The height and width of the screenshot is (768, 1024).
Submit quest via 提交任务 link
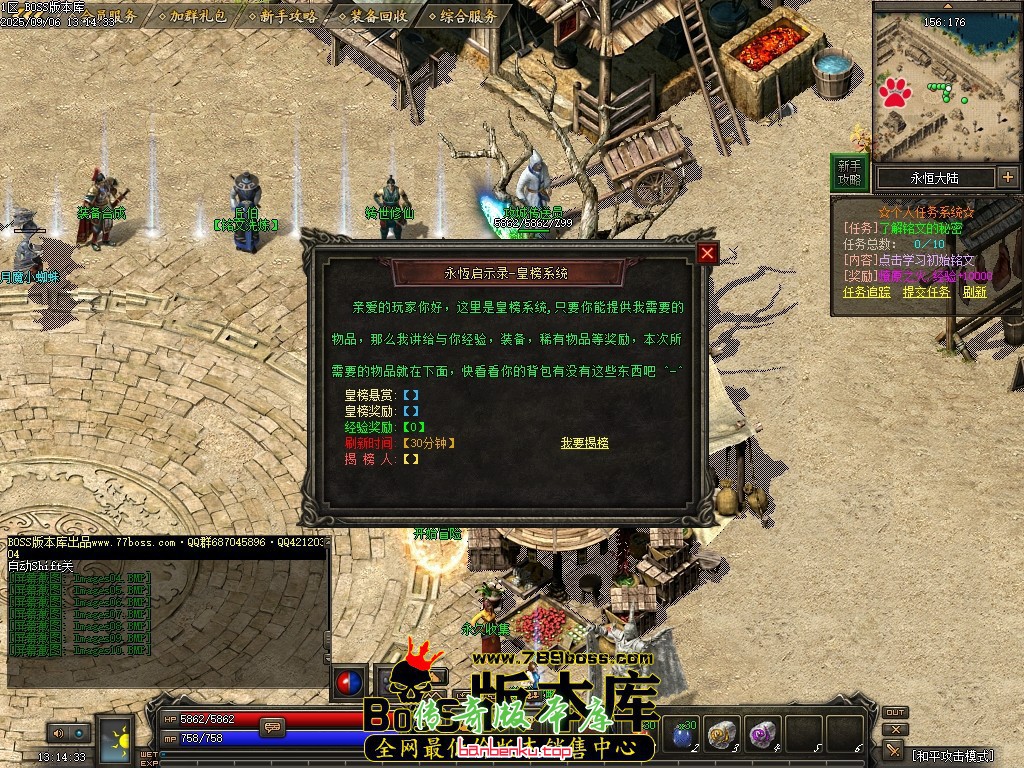click(926, 292)
